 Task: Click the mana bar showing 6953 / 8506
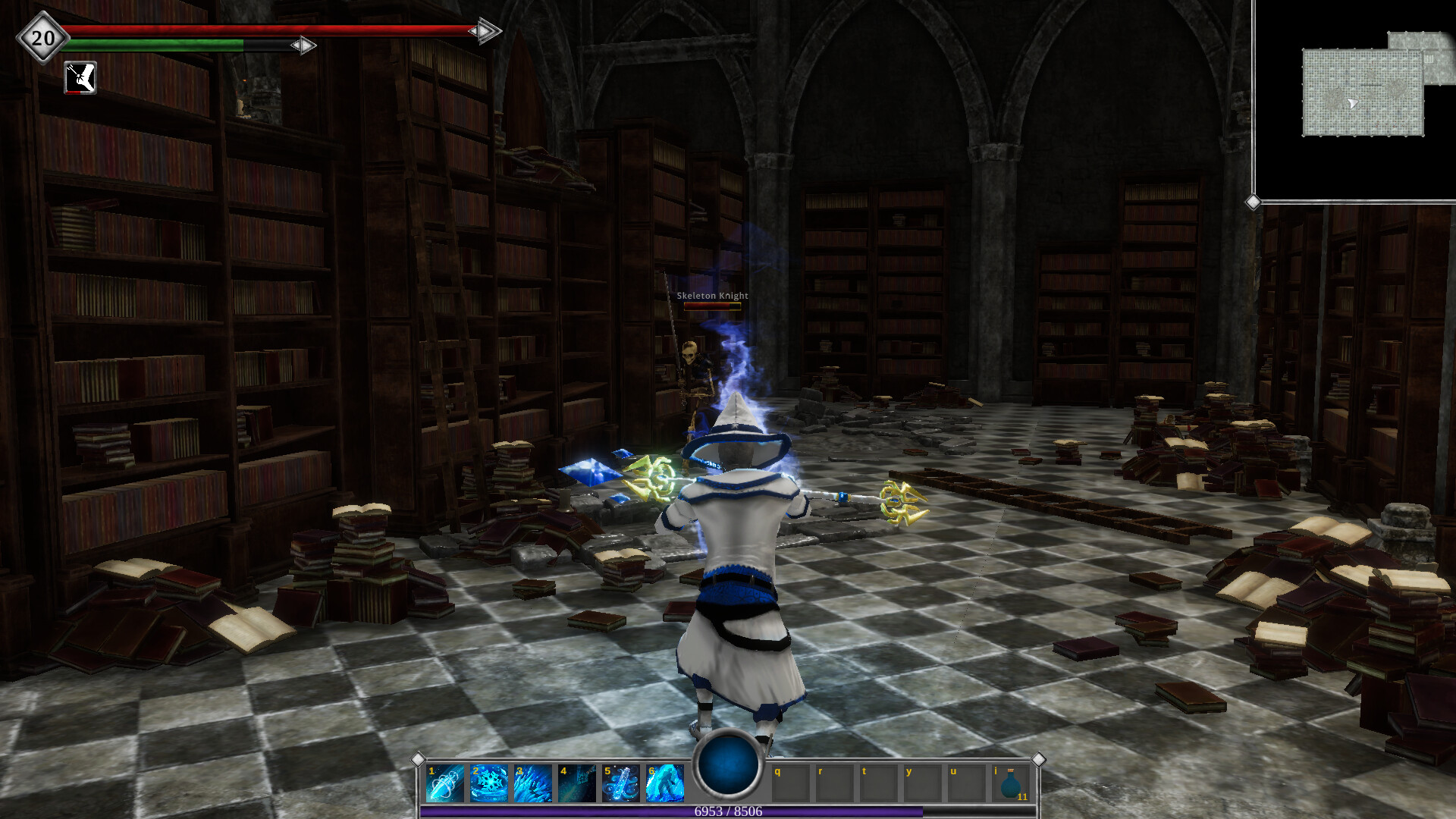pyautogui.click(x=728, y=811)
